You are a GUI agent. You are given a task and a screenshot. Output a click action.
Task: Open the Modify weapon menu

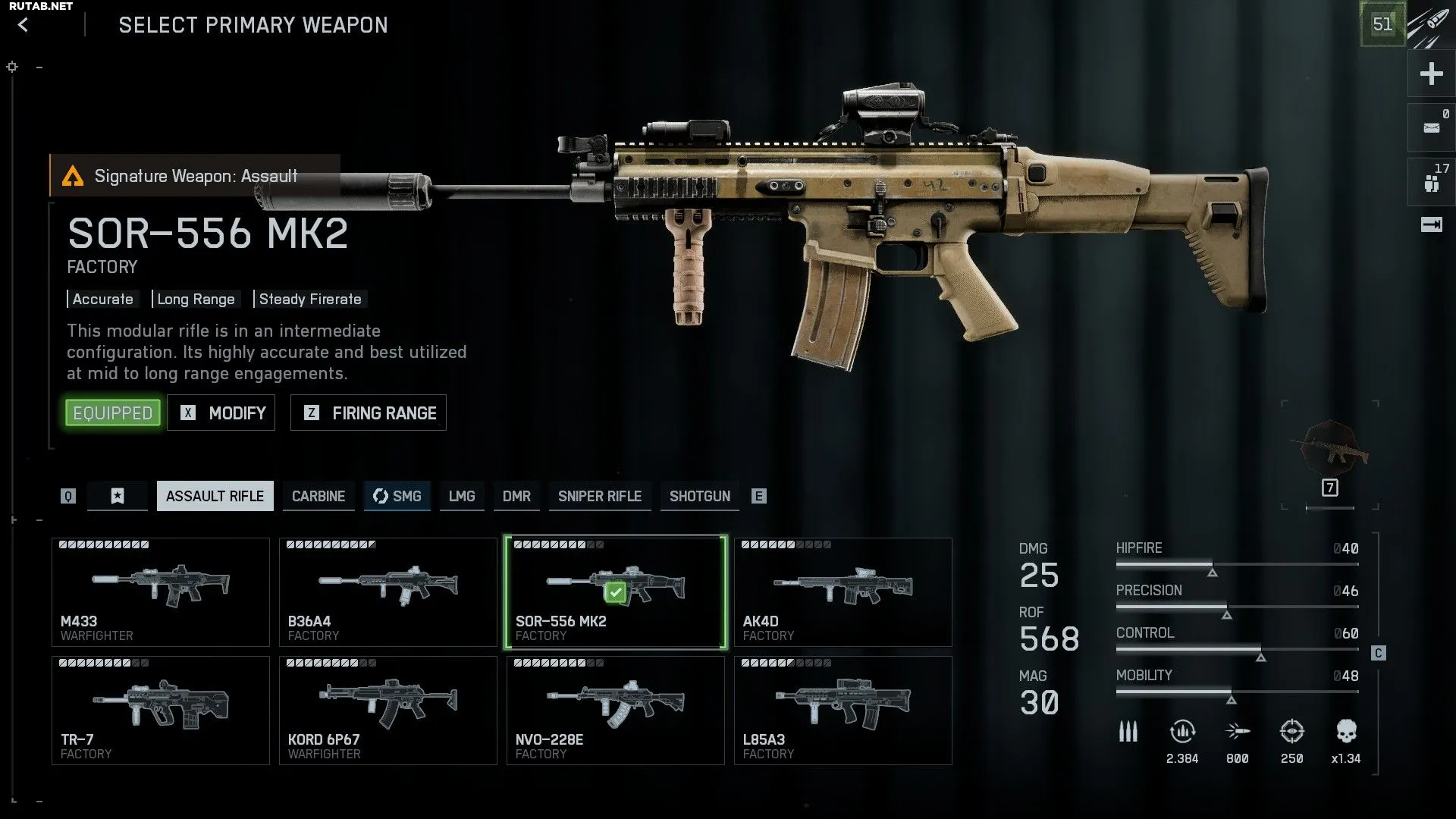point(221,413)
